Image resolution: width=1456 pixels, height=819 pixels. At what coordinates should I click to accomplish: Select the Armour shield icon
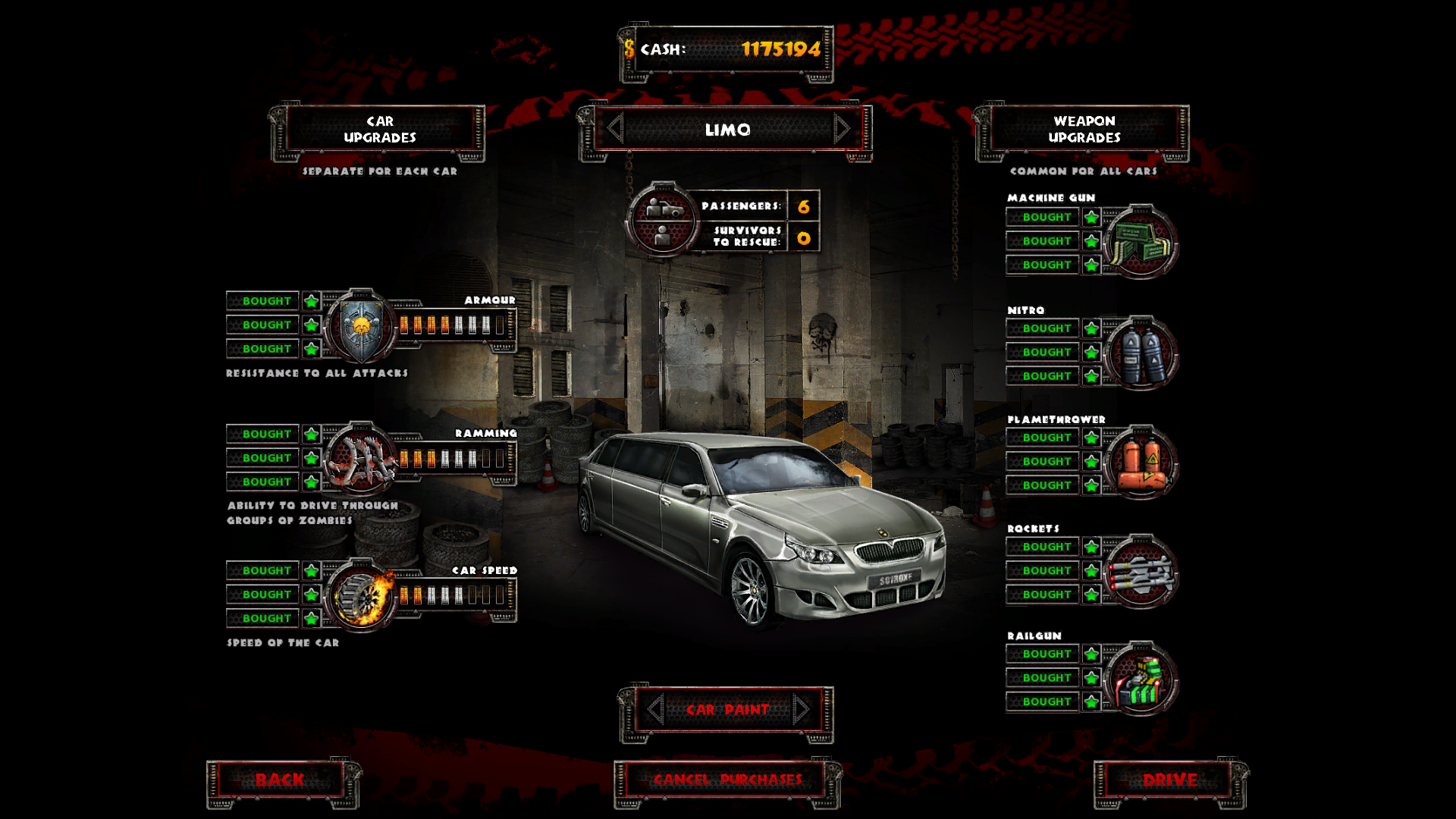tap(361, 326)
